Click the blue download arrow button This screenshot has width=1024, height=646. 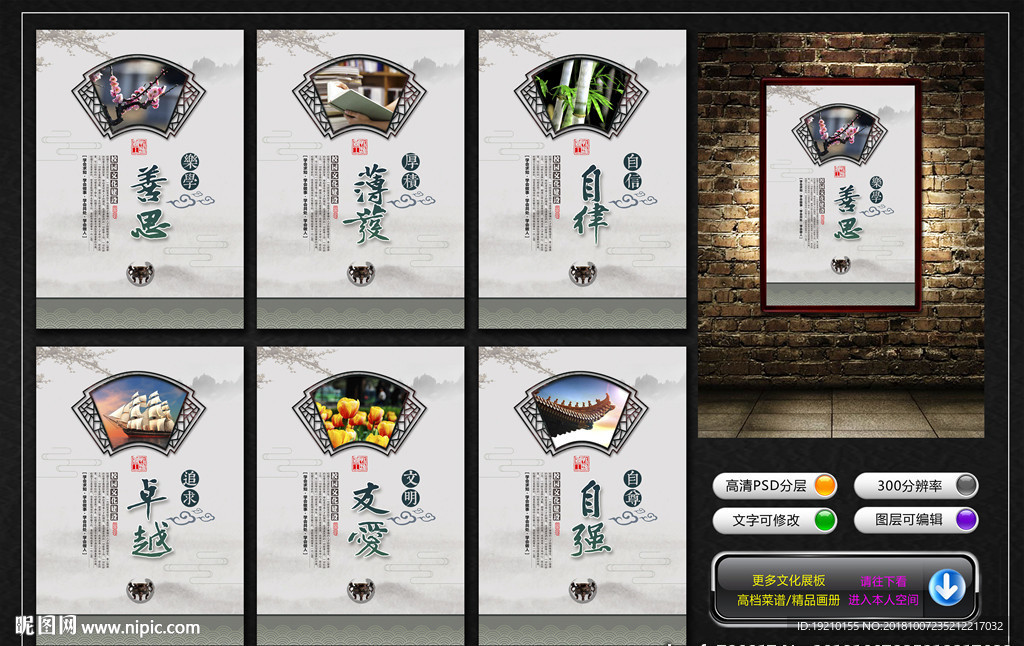[946, 588]
